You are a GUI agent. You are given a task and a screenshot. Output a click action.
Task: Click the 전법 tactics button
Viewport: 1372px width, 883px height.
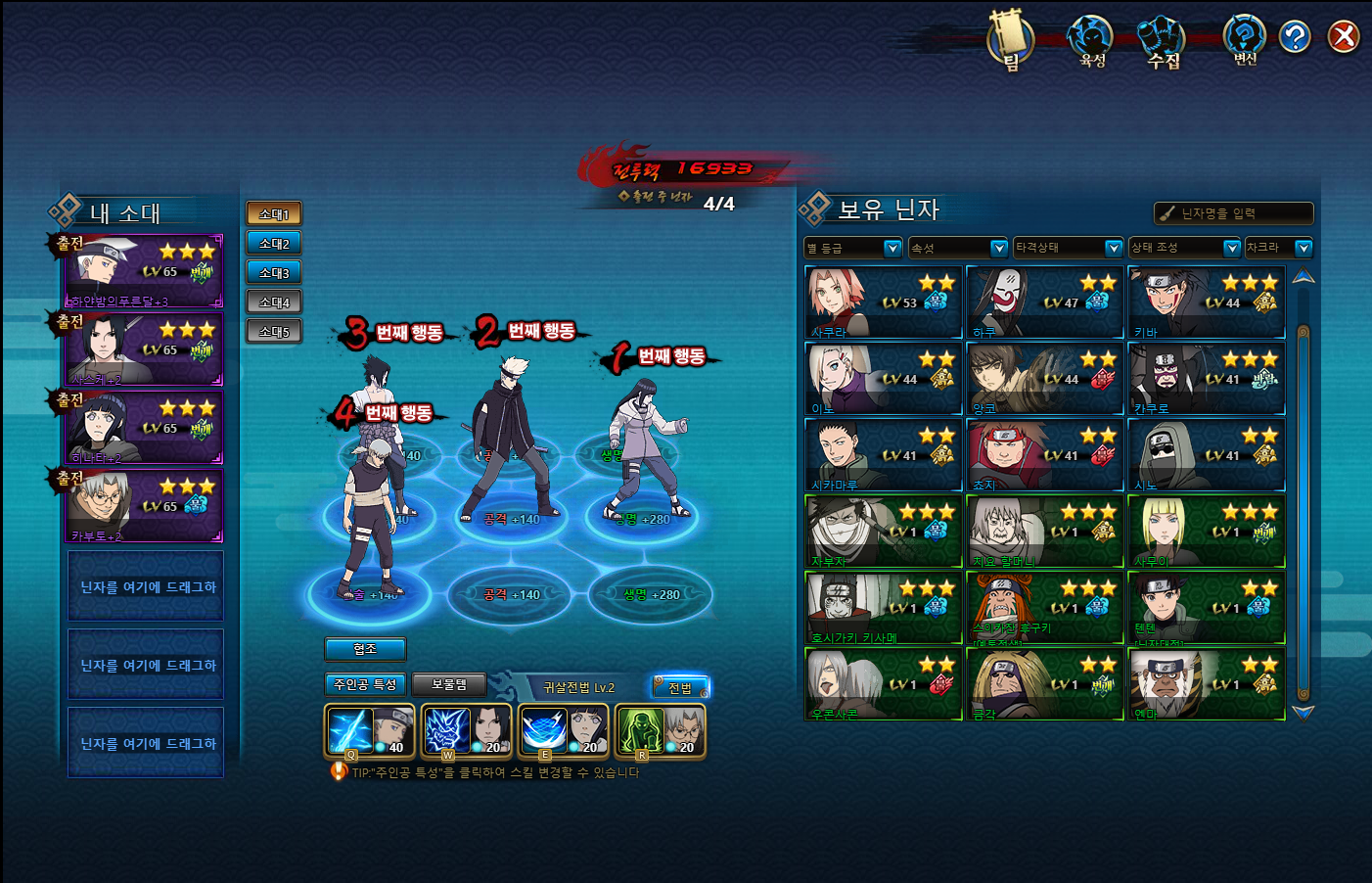tap(680, 687)
